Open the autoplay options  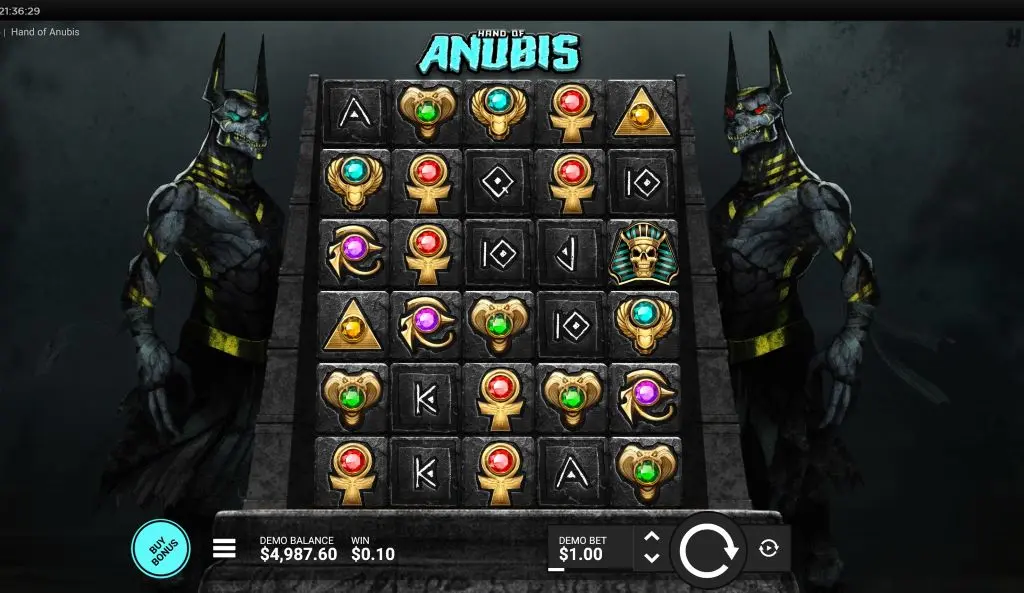768,548
